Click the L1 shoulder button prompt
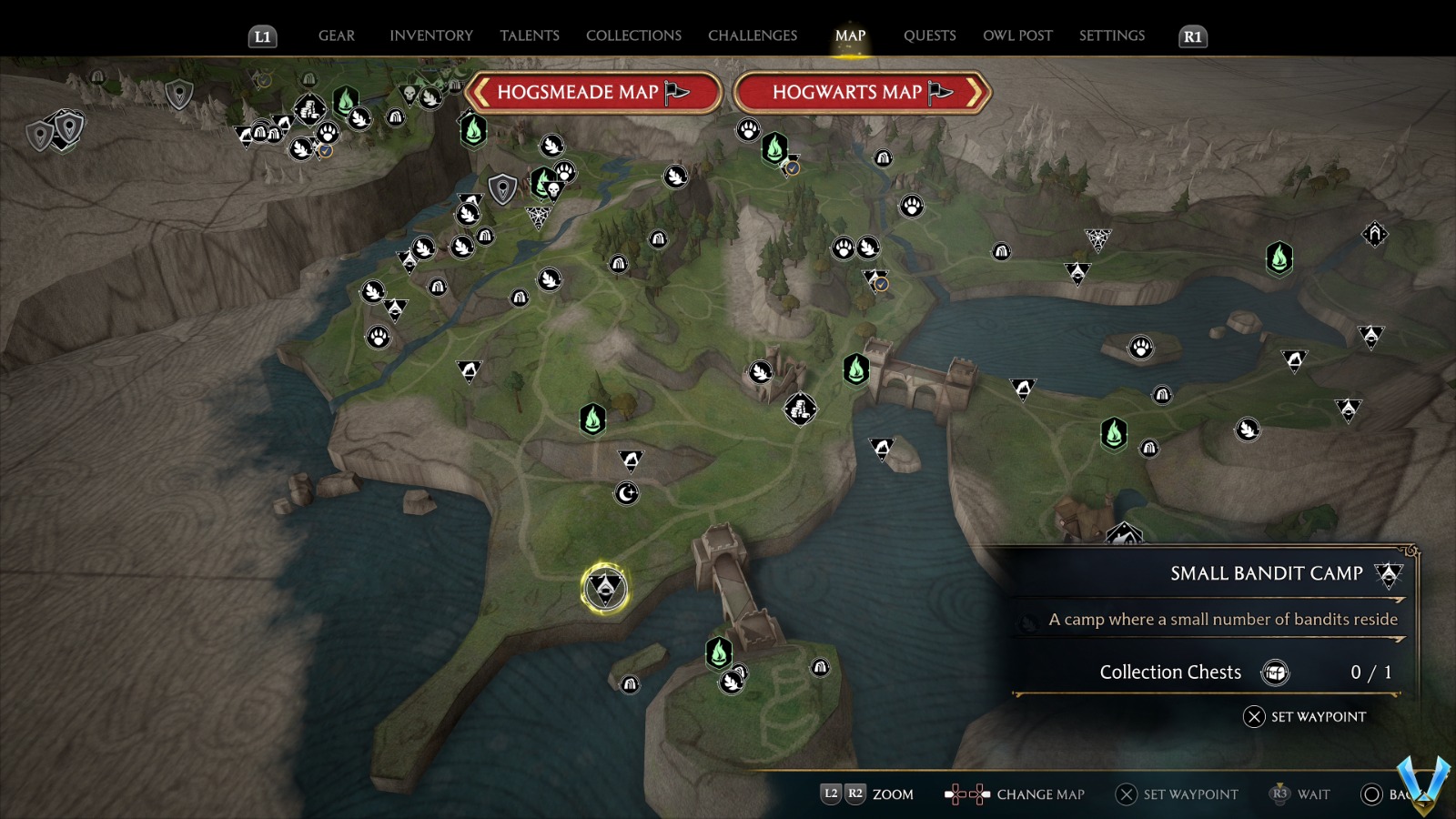 (262, 36)
